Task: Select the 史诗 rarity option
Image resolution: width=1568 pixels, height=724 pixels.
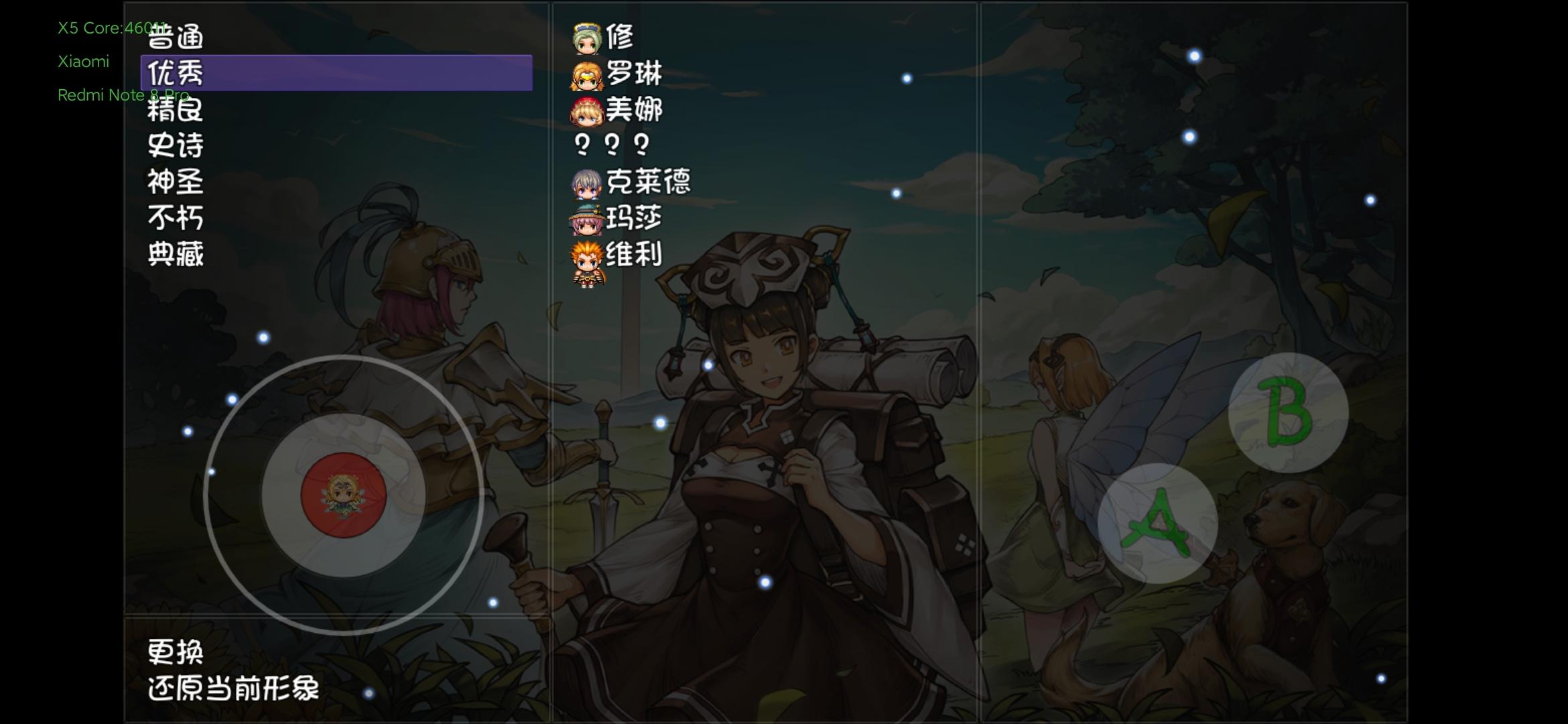Action: (176, 145)
